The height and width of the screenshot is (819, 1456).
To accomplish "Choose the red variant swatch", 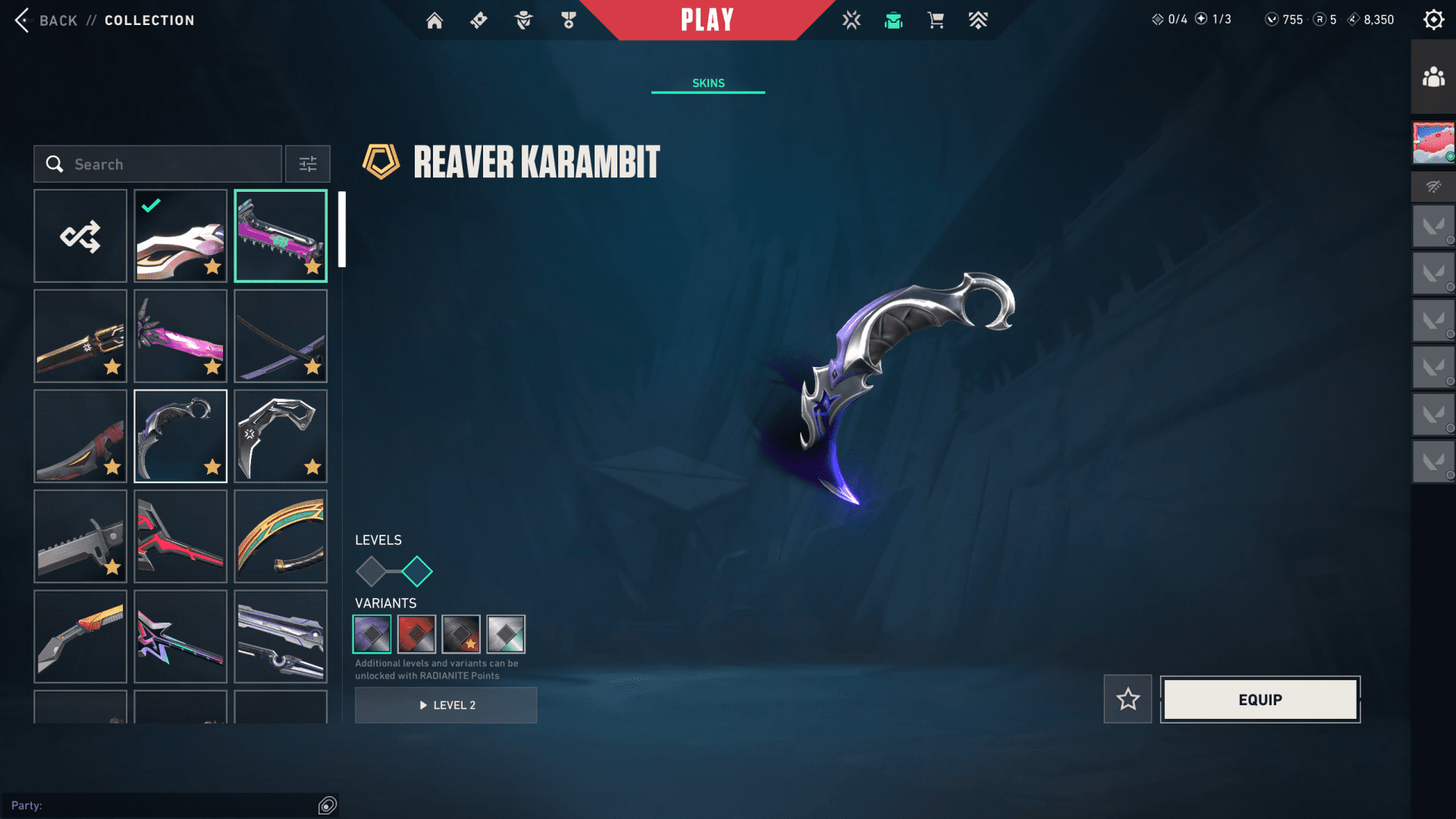I will [x=416, y=635].
